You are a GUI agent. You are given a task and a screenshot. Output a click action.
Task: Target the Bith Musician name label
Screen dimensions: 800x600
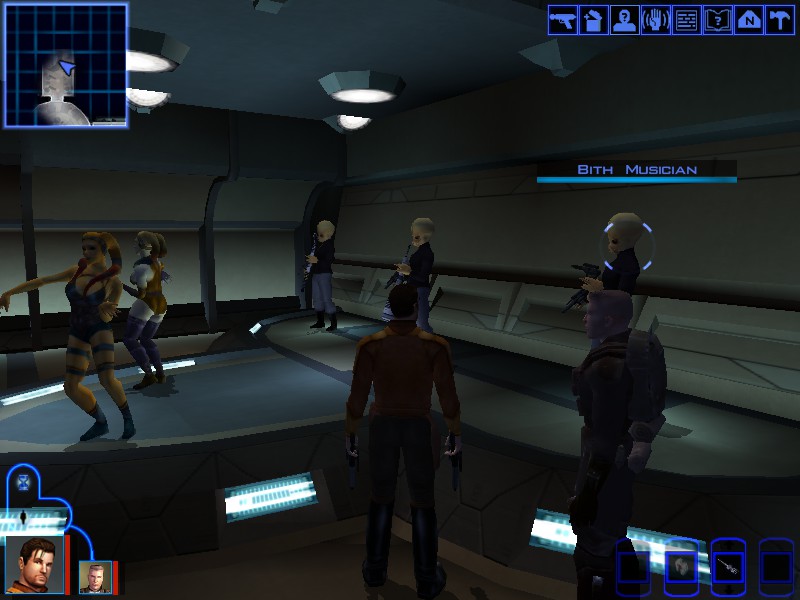coord(636,170)
